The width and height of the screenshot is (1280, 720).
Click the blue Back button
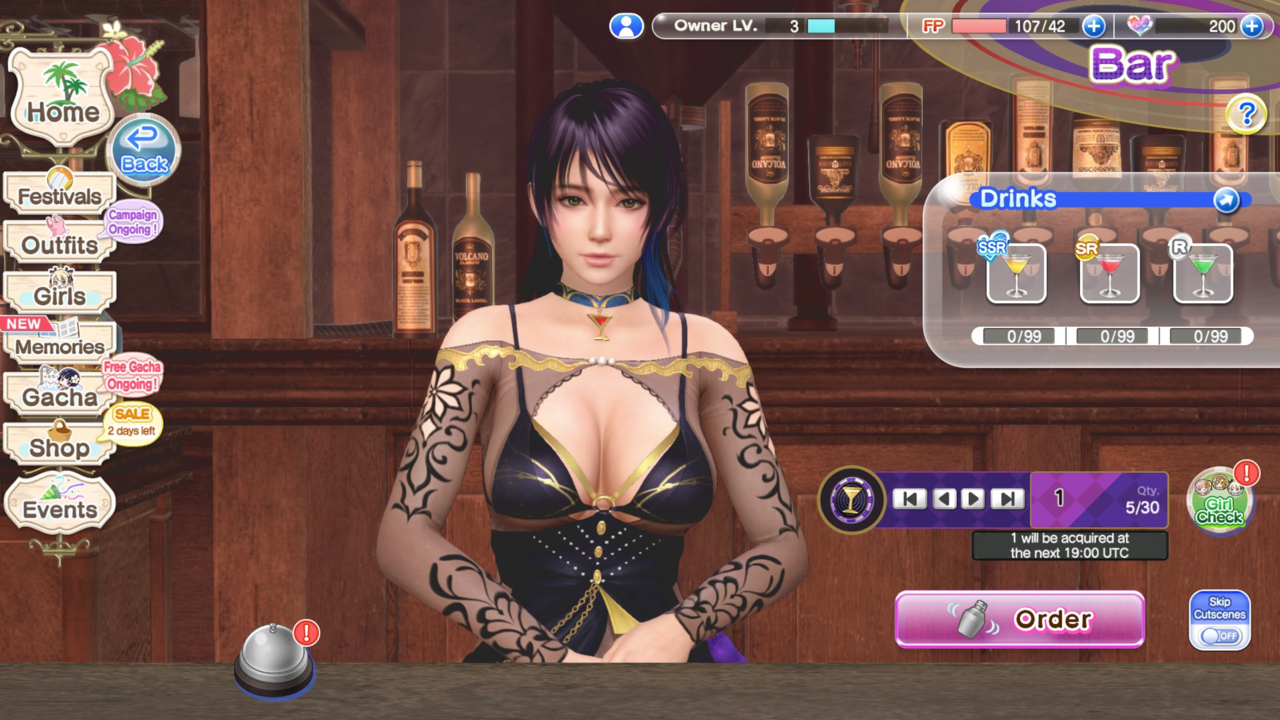pos(144,152)
